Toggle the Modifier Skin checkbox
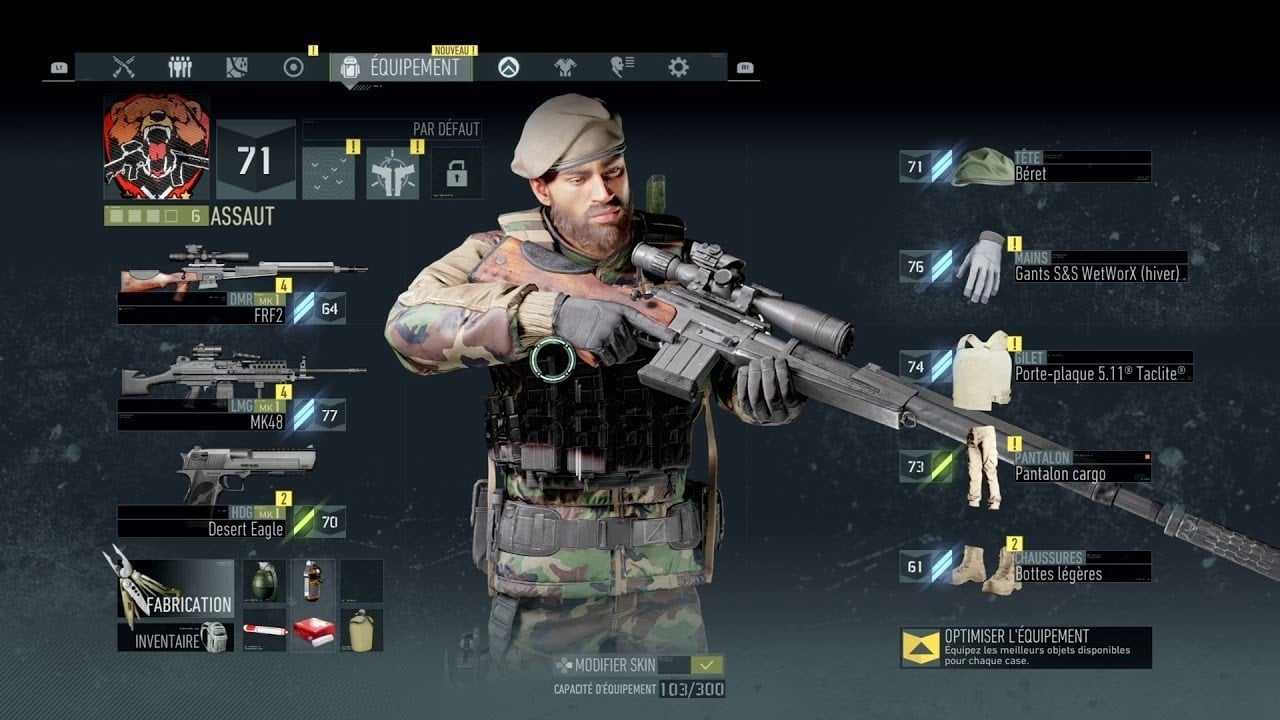The height and width of the screenshot is (720, 1280). [x=708, y=665]
